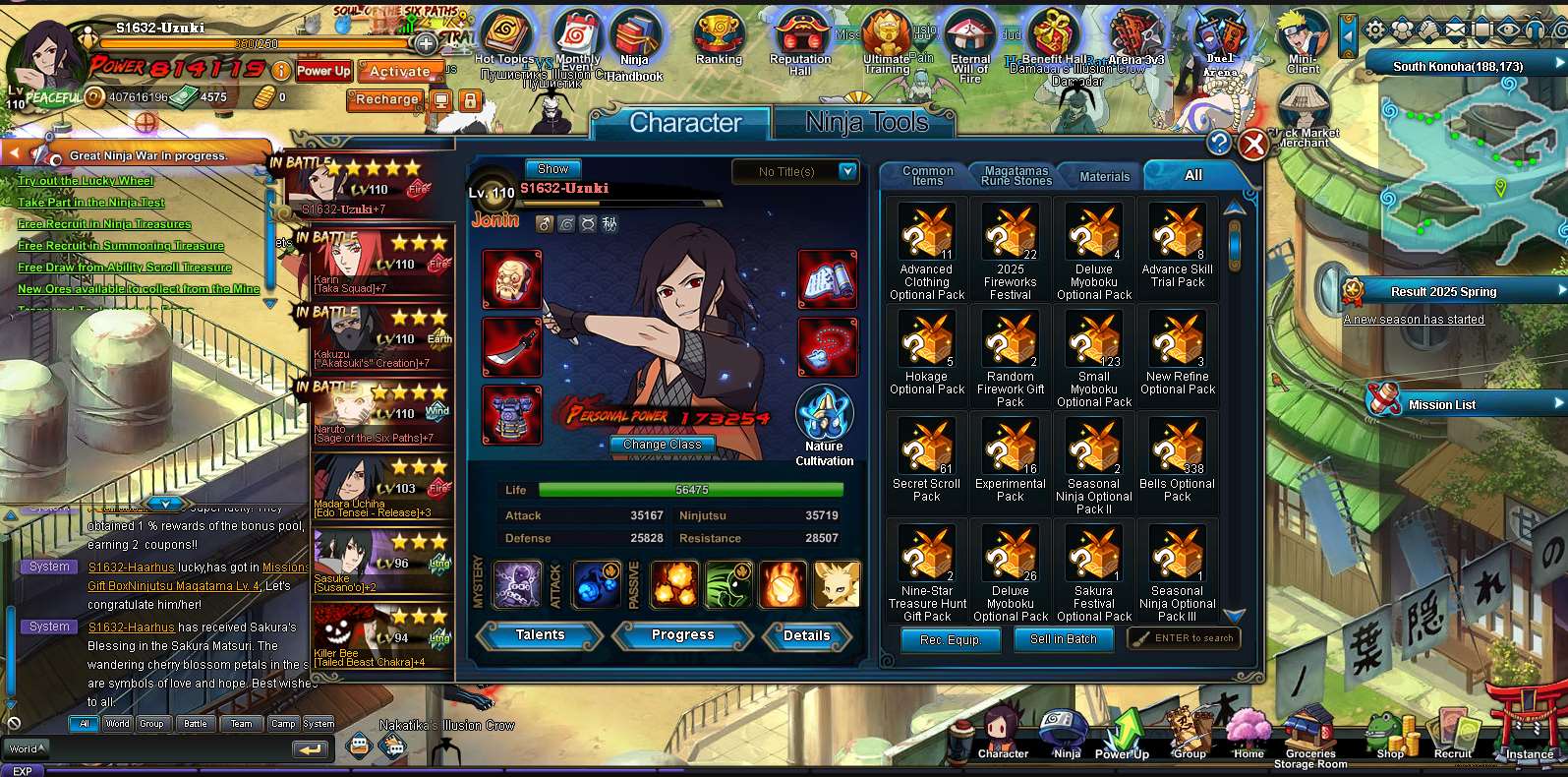Toggle Show to display character model
The image size is (1568, 777).
[552, 168]
